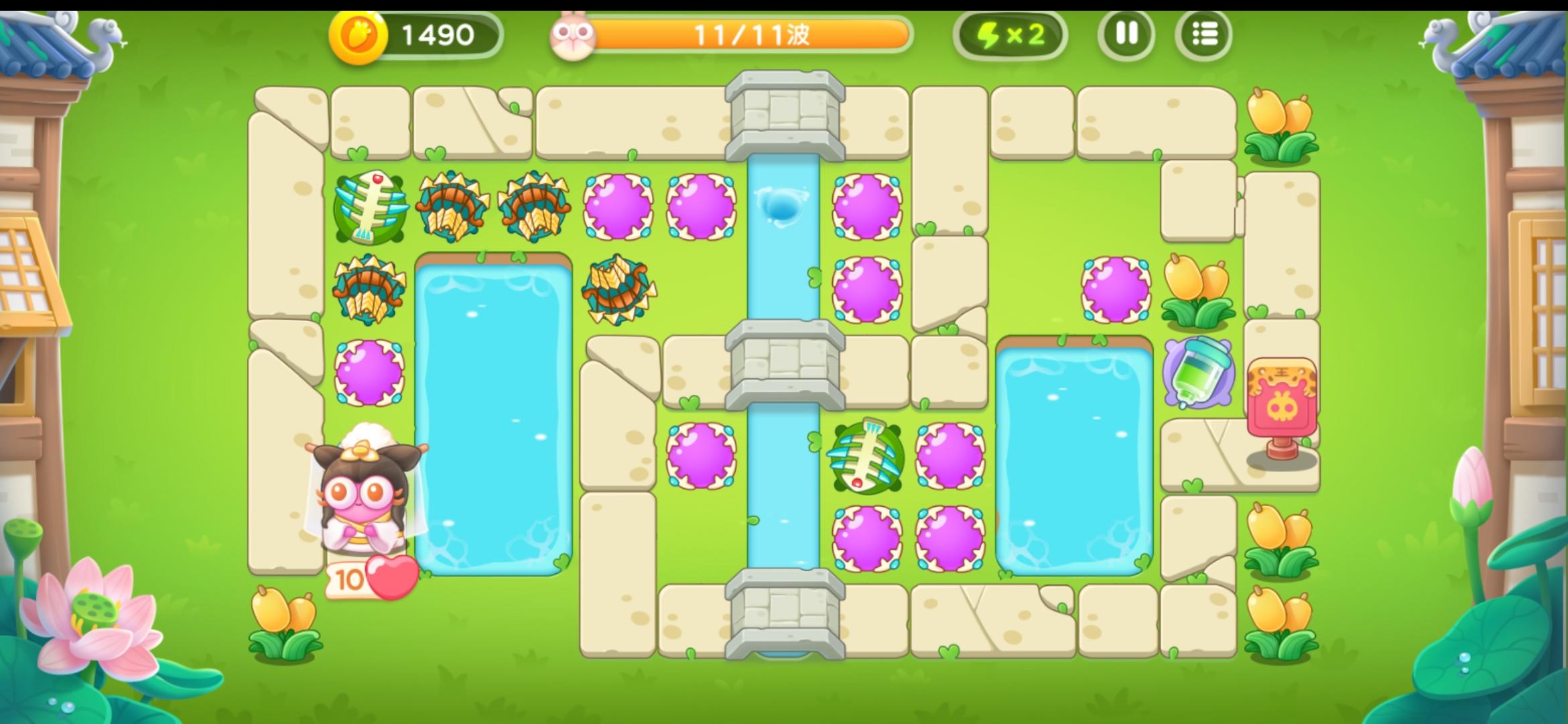Select the fishbone tower at top left
Screen dimensions: 1568x724
[x=369, y=208]
